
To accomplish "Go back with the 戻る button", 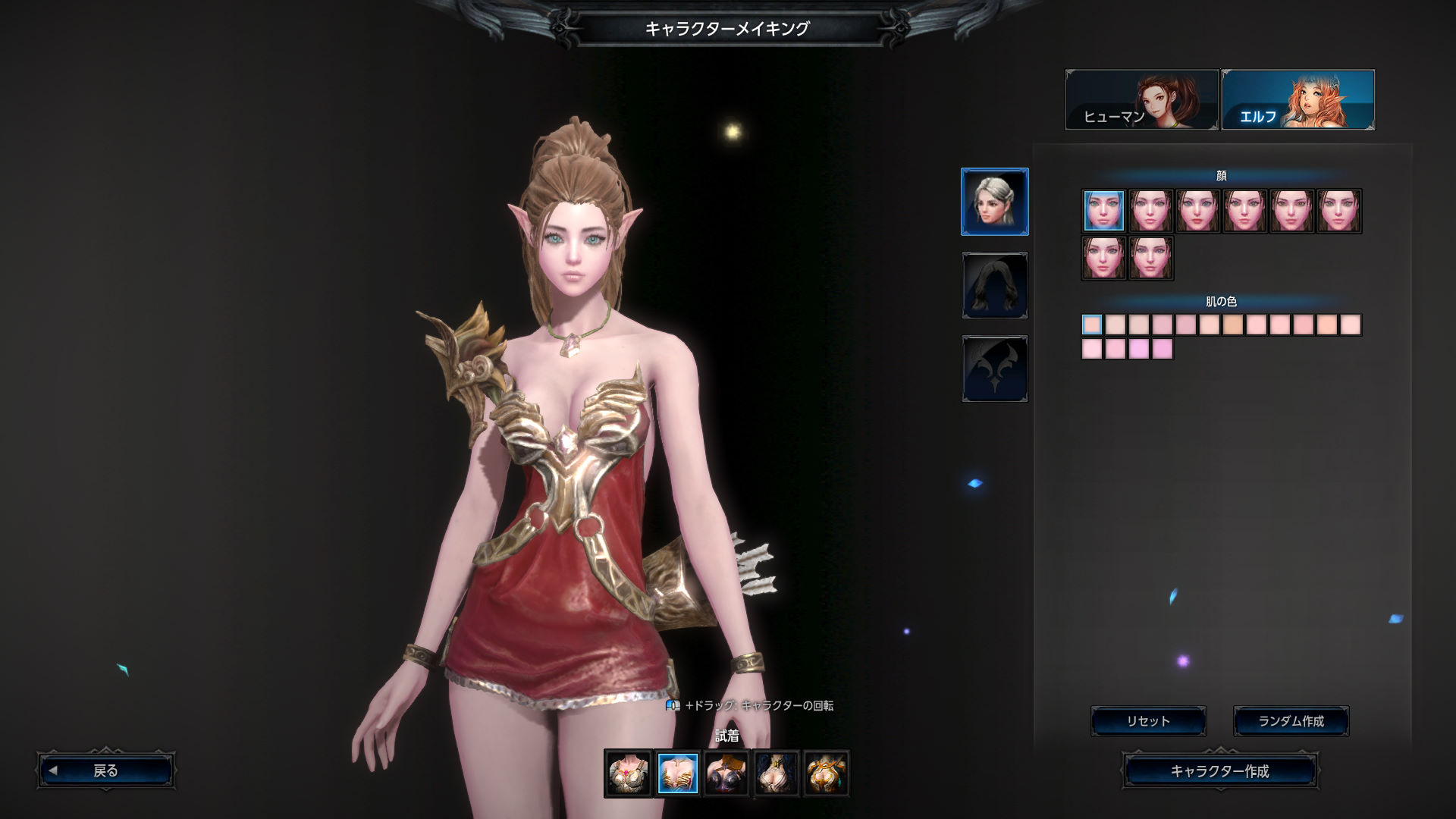I will pos(105,771).
